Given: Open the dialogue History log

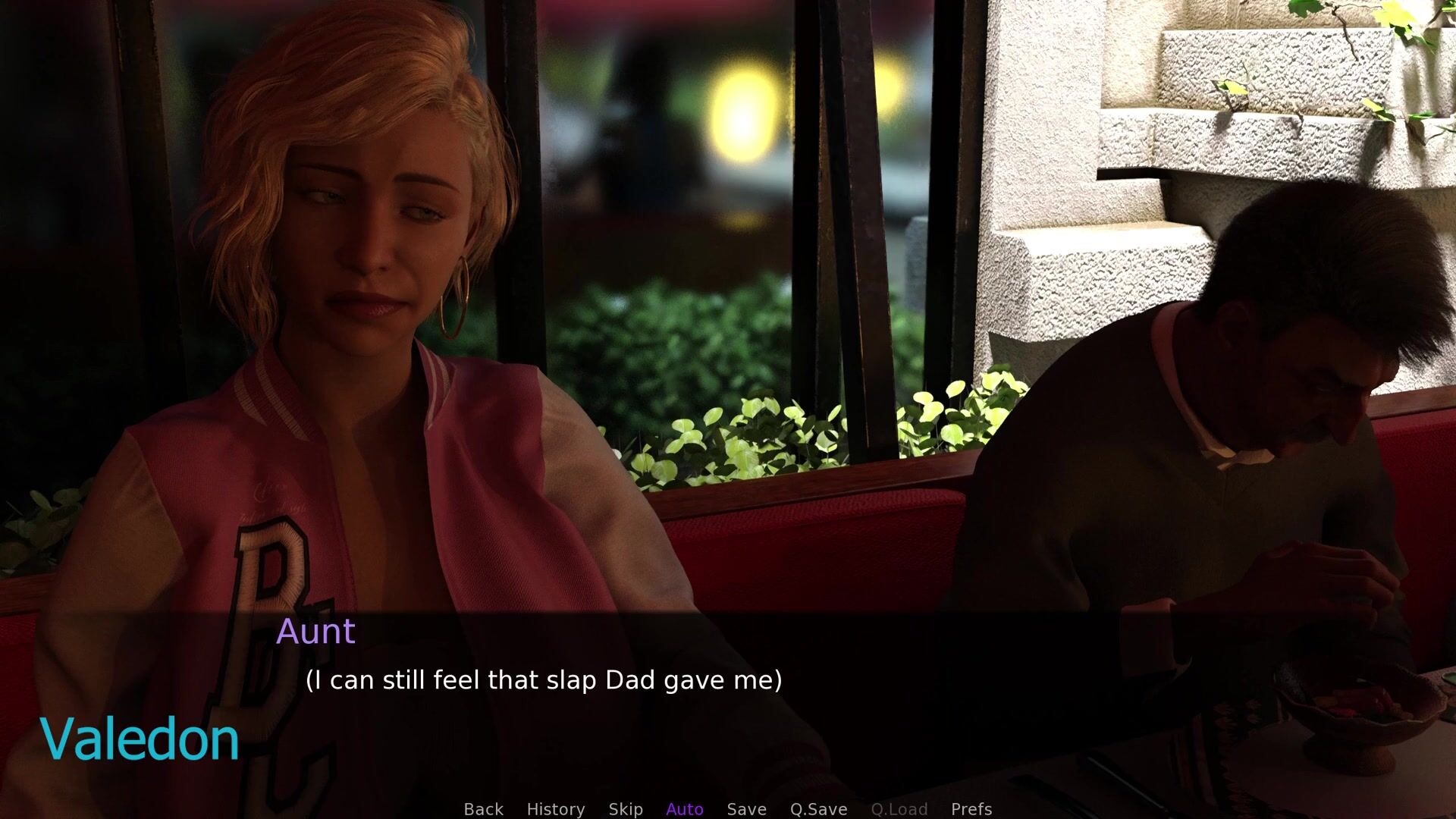Looking at the screenshot, I should [x=555, y=809].
